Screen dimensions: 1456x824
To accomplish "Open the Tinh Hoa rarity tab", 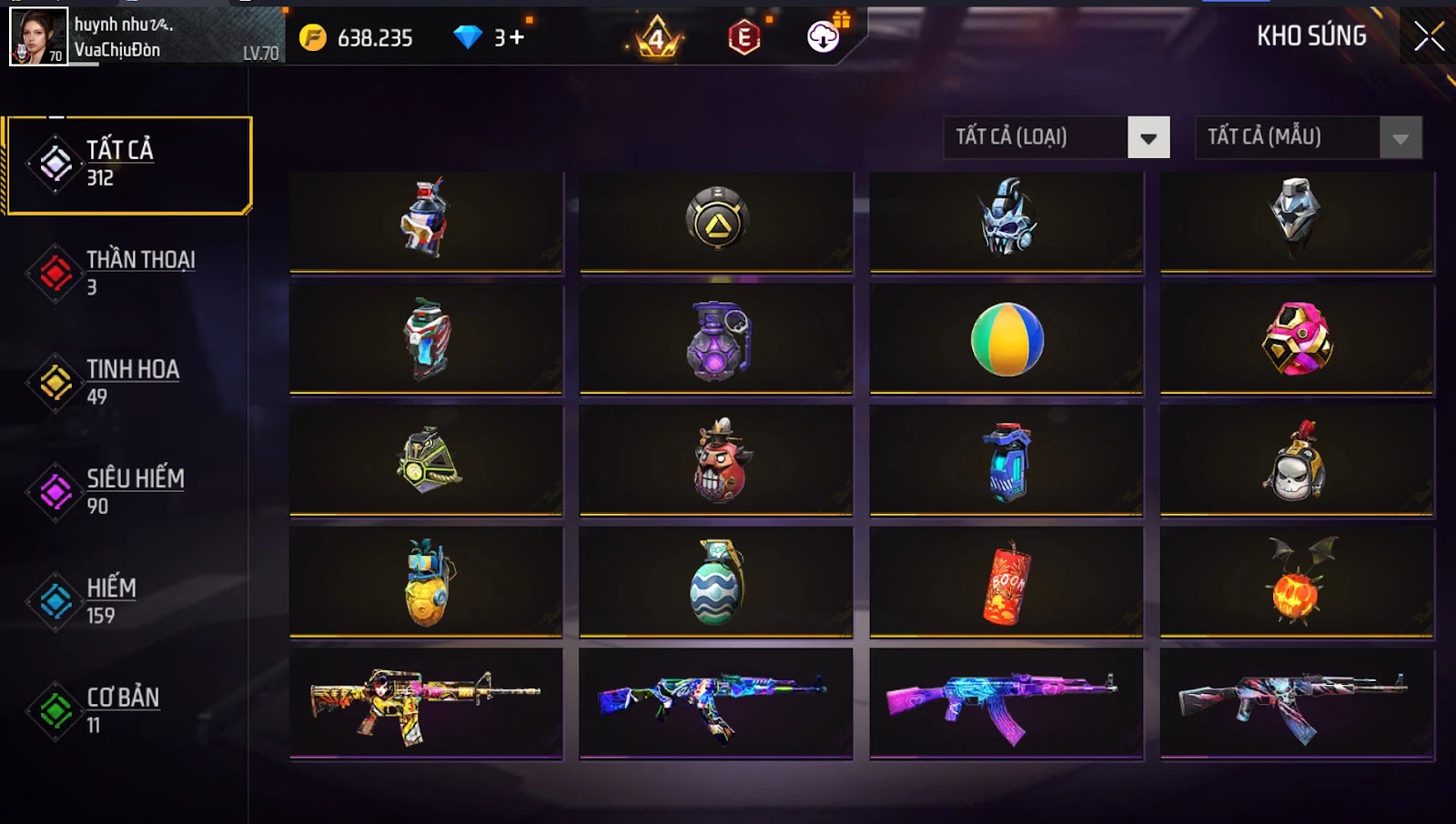I will tap(127, 382).
